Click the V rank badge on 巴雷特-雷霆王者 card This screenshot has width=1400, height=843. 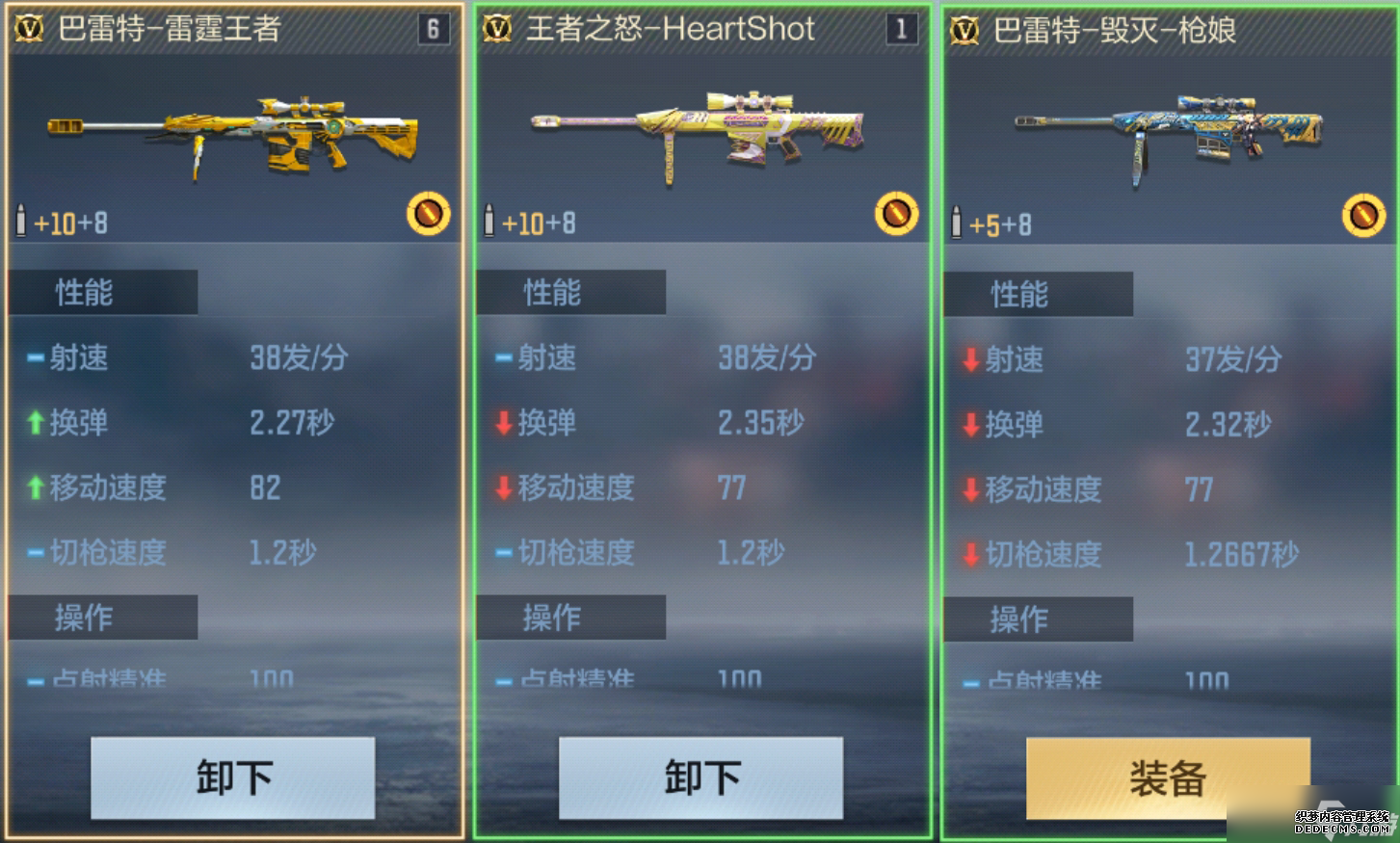click(29, 30)
